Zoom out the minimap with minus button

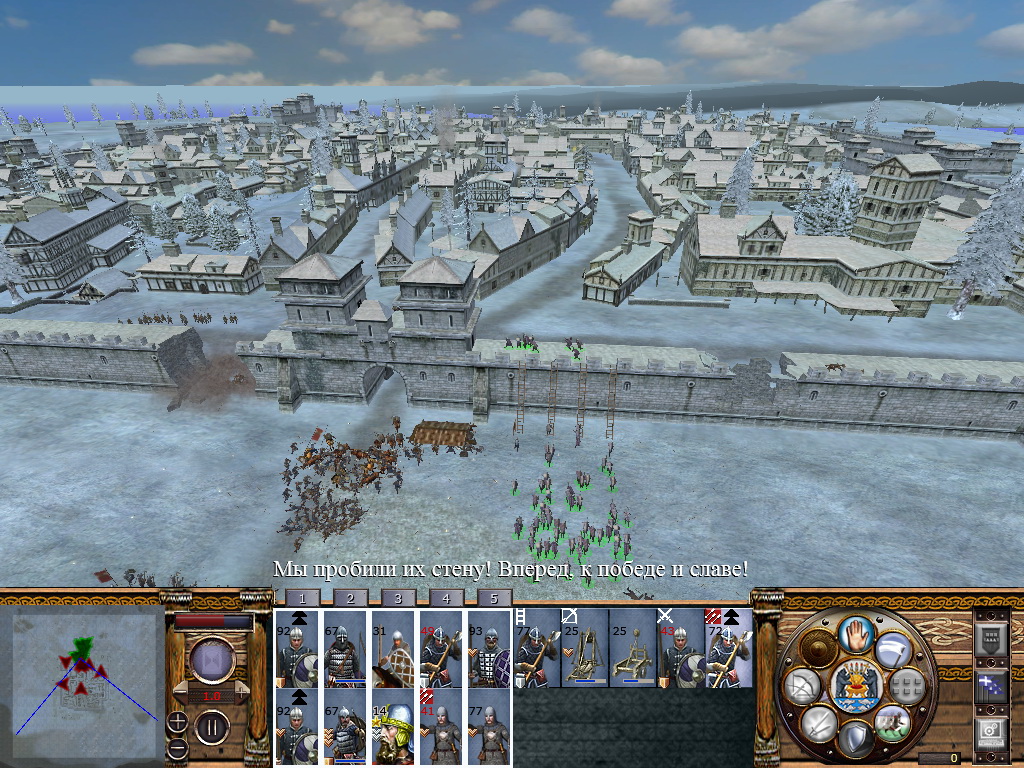point(178,747)
